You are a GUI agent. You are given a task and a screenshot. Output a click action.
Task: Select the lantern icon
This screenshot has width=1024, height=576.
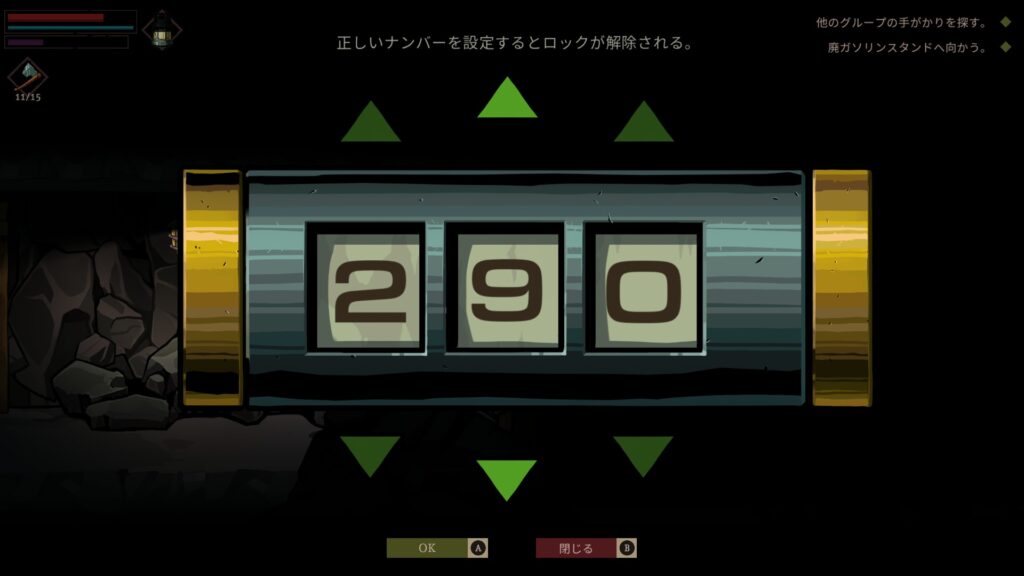coord(161,30)
